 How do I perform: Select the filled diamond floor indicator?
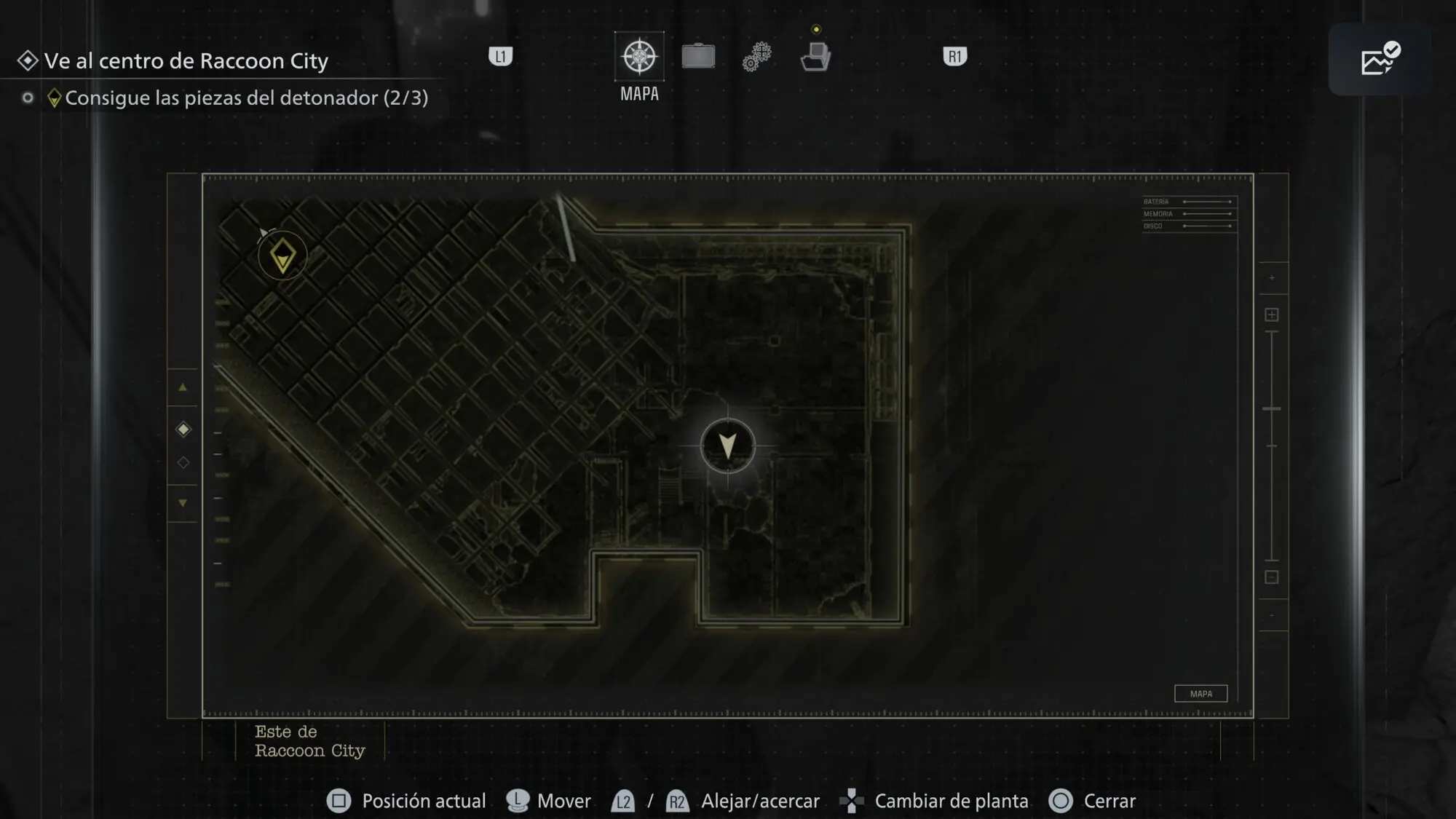point(183,430)
